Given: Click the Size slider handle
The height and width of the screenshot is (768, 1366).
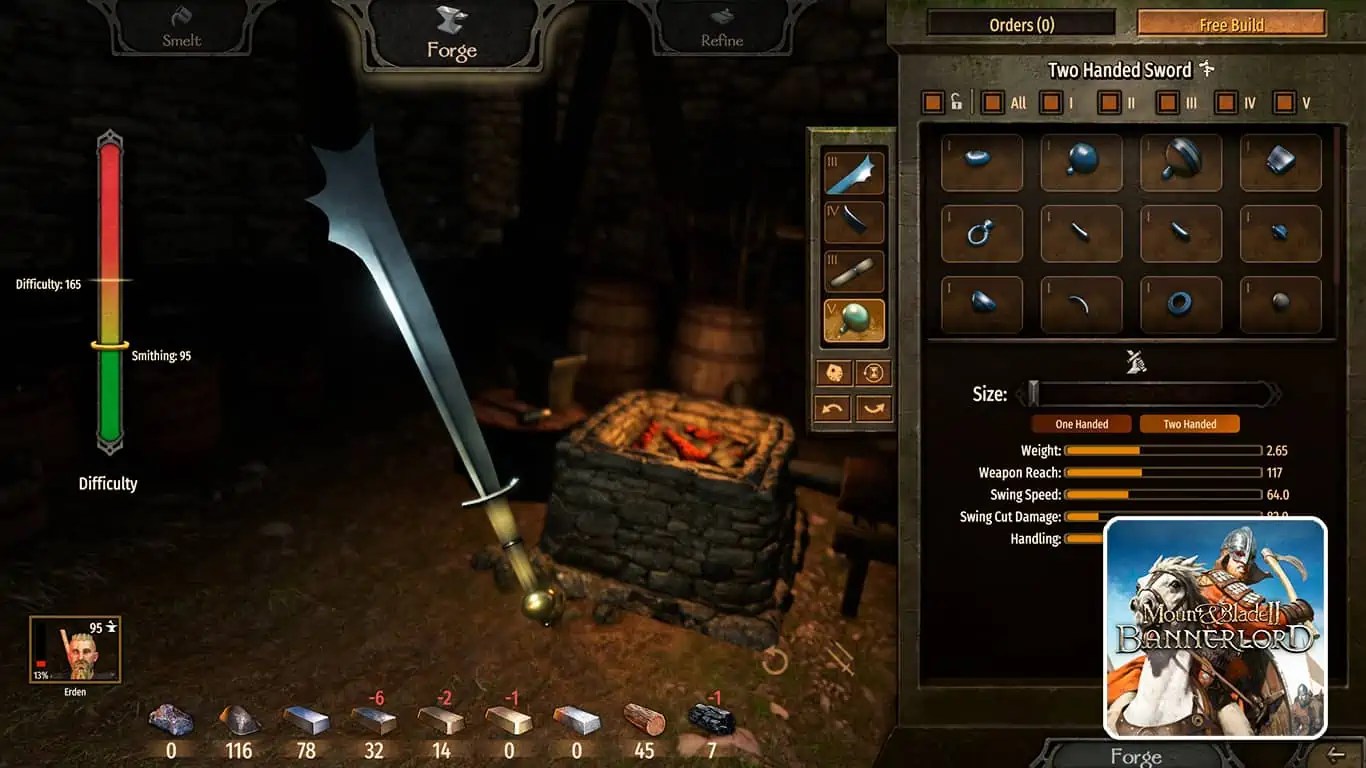Looking at the screenshot, I should pyautogui.click(x=1034, y=393).
